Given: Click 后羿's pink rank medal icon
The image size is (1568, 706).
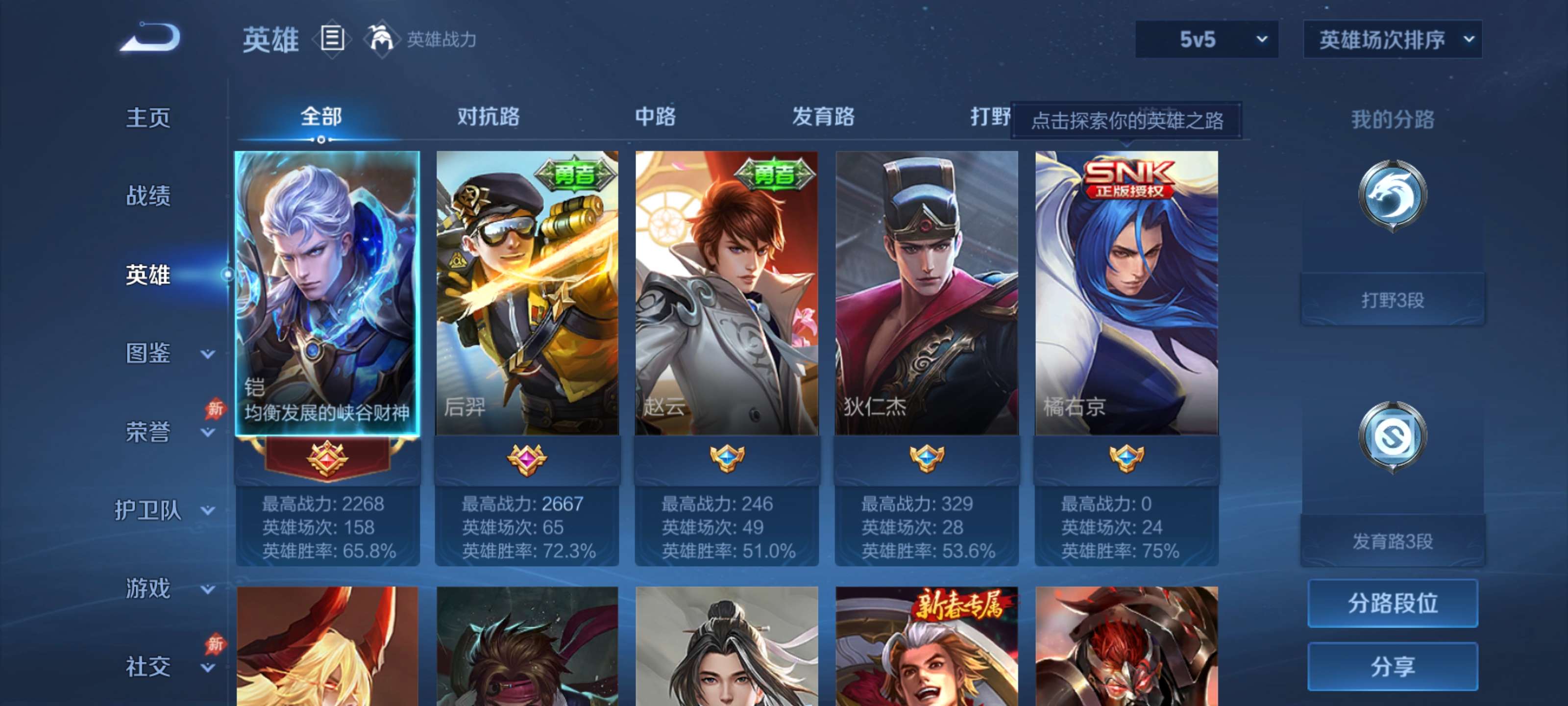Looking at the screenshot, I should pos(527,460).
